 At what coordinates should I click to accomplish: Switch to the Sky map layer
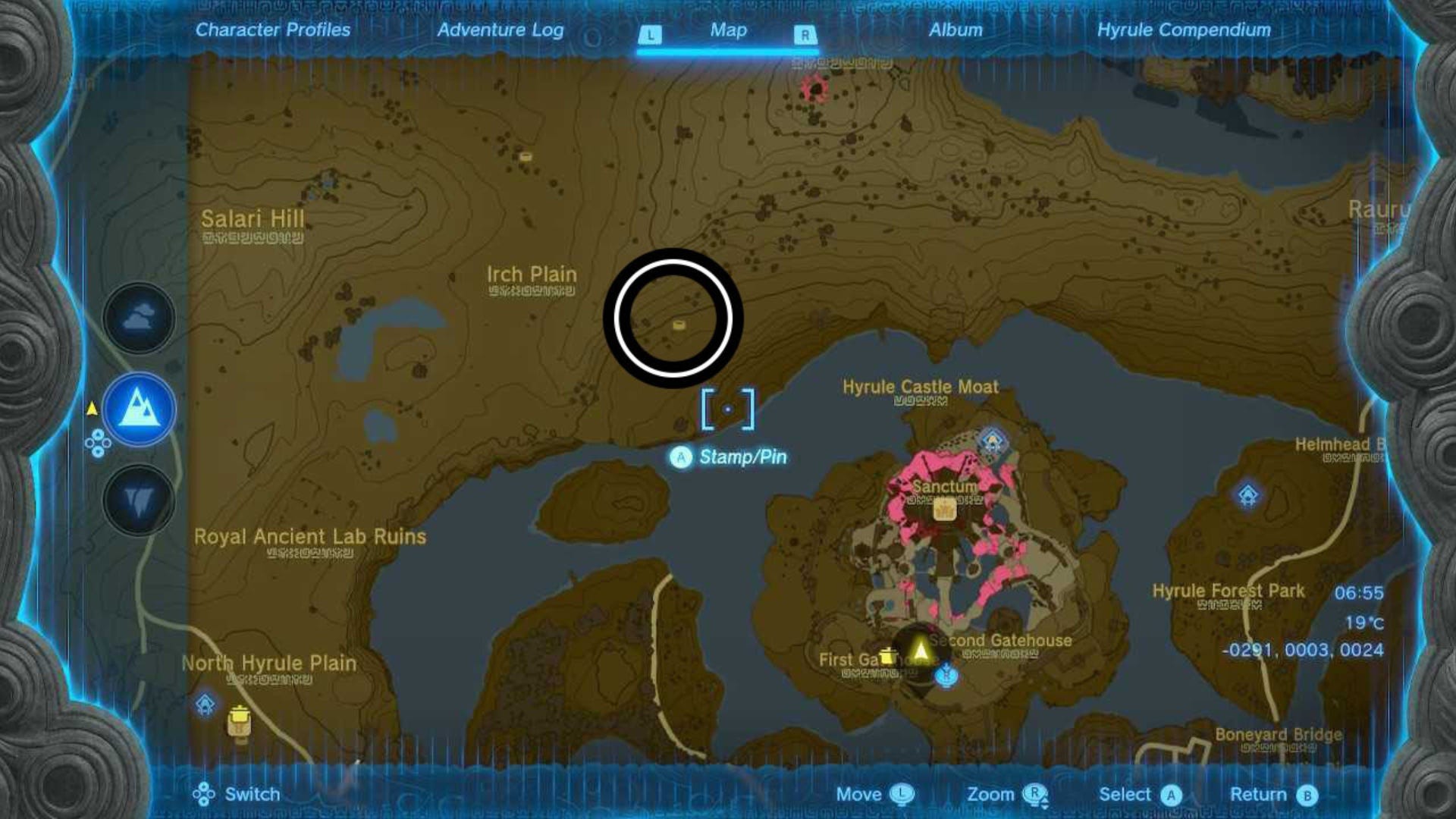(x=139, y=318)
